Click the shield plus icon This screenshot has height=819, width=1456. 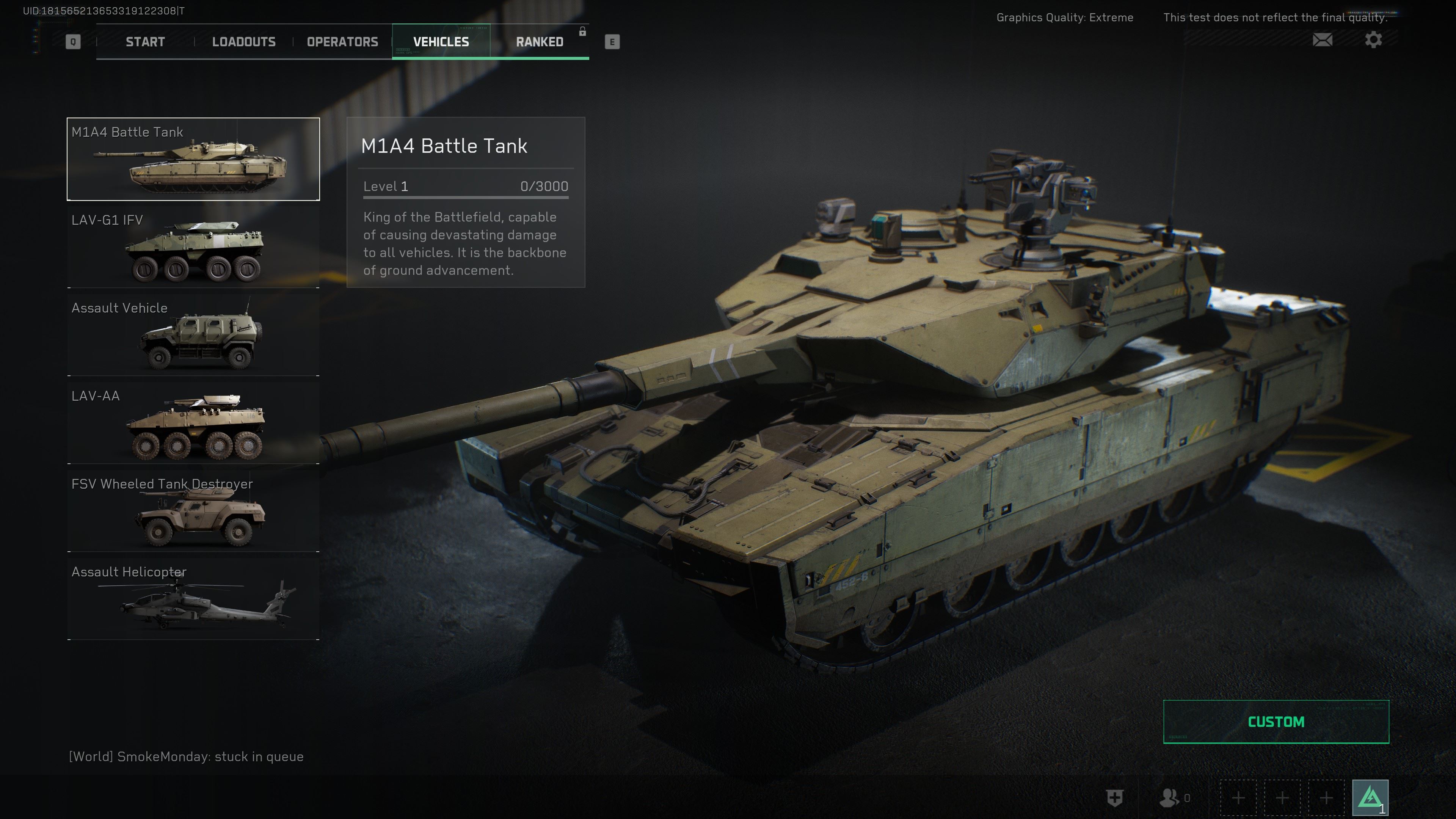(x=1114, y=797)
